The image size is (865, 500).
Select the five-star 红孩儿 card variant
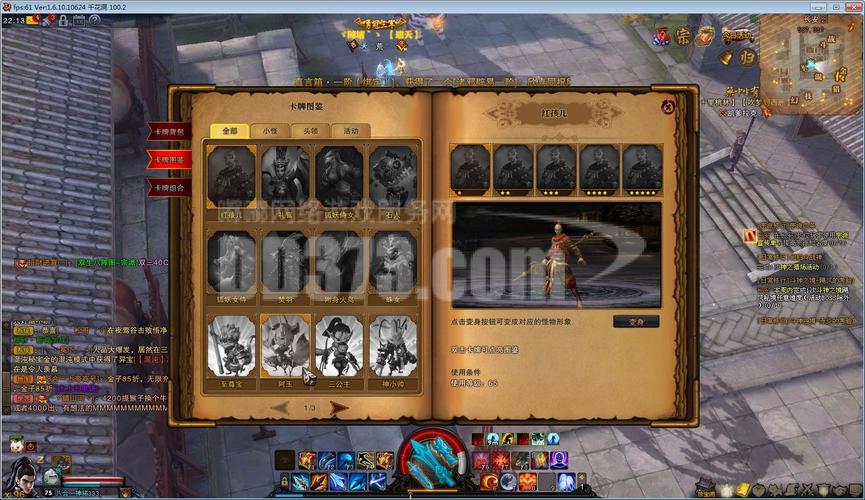[642, 167]
